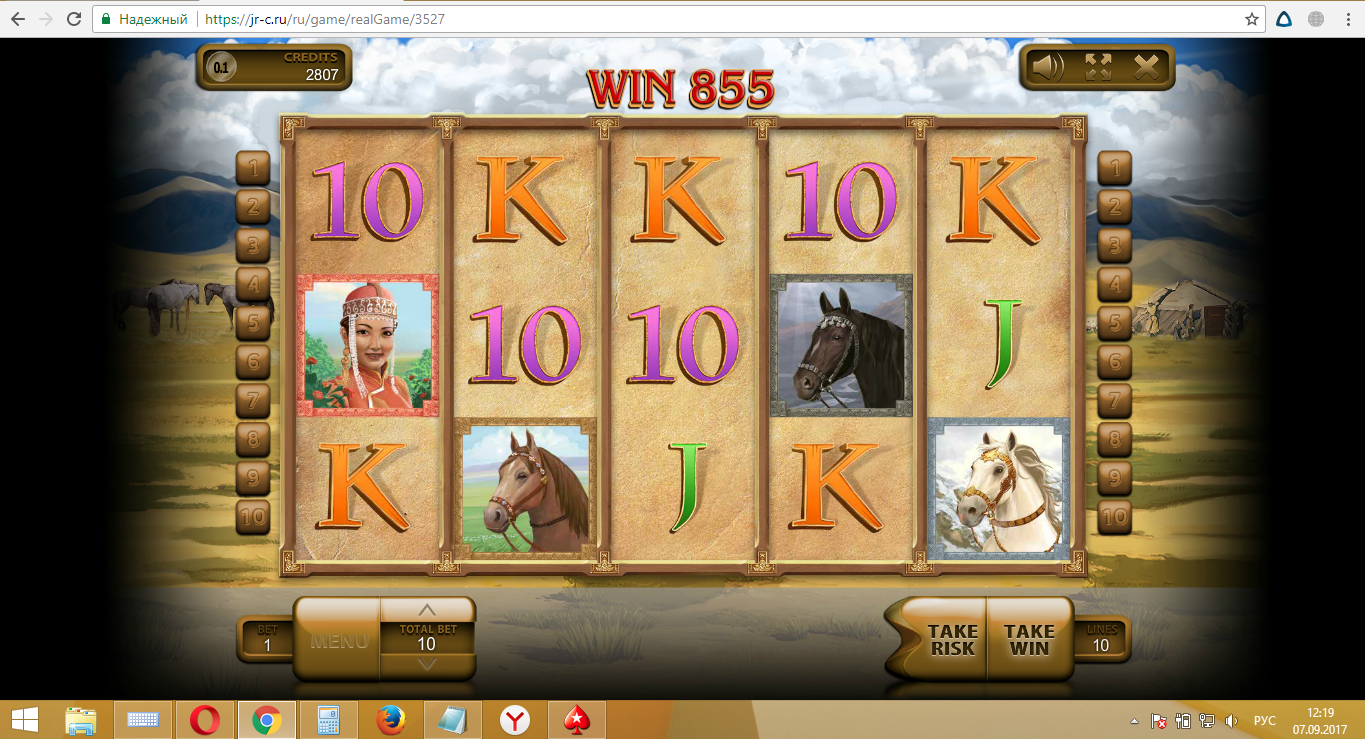Bookmark this page with the star
The width and height of the screenshot is (1365, 739).
1251,19
